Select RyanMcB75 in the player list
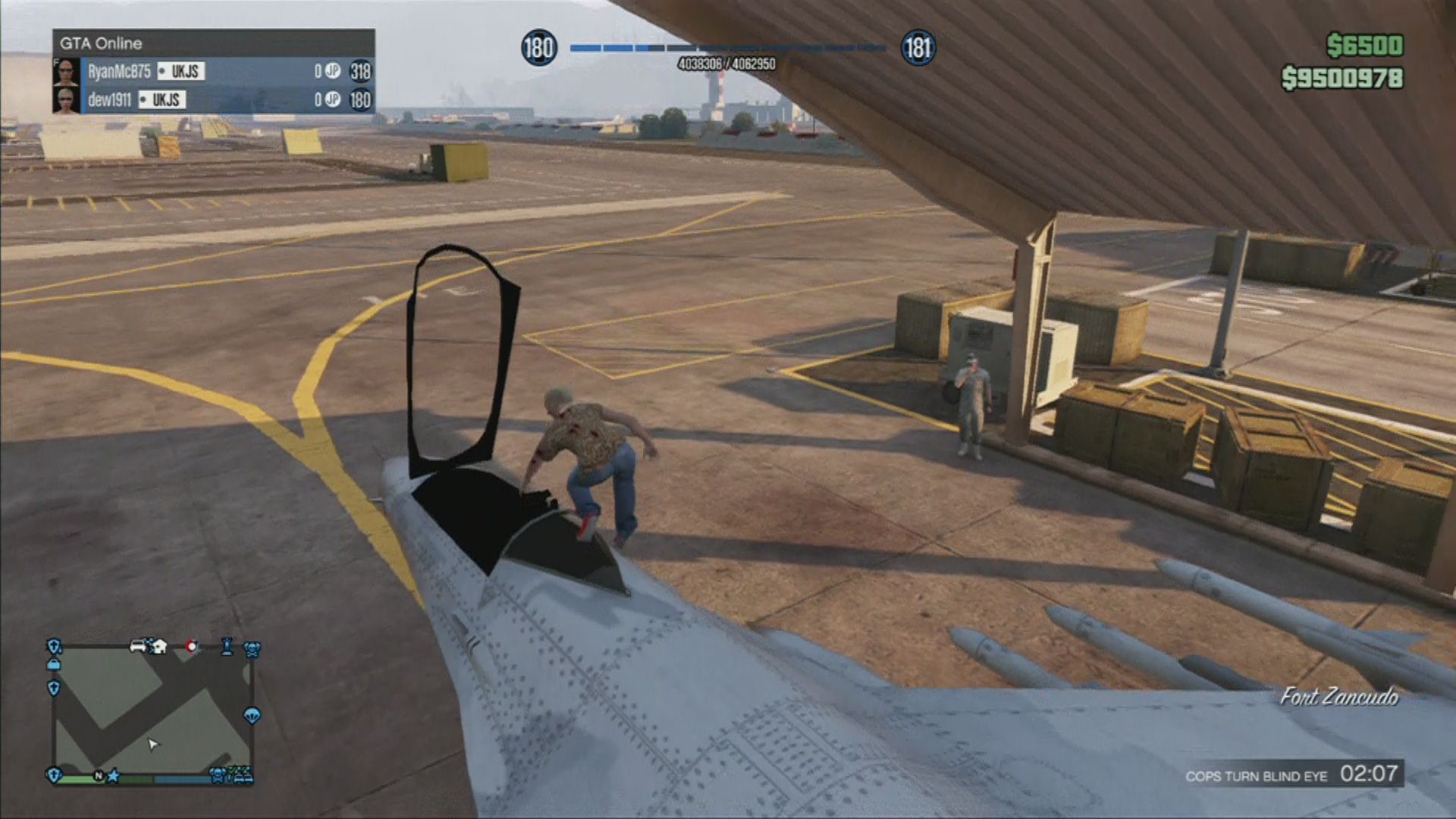Screen dimensions: 1456x819 pos(119,71)
